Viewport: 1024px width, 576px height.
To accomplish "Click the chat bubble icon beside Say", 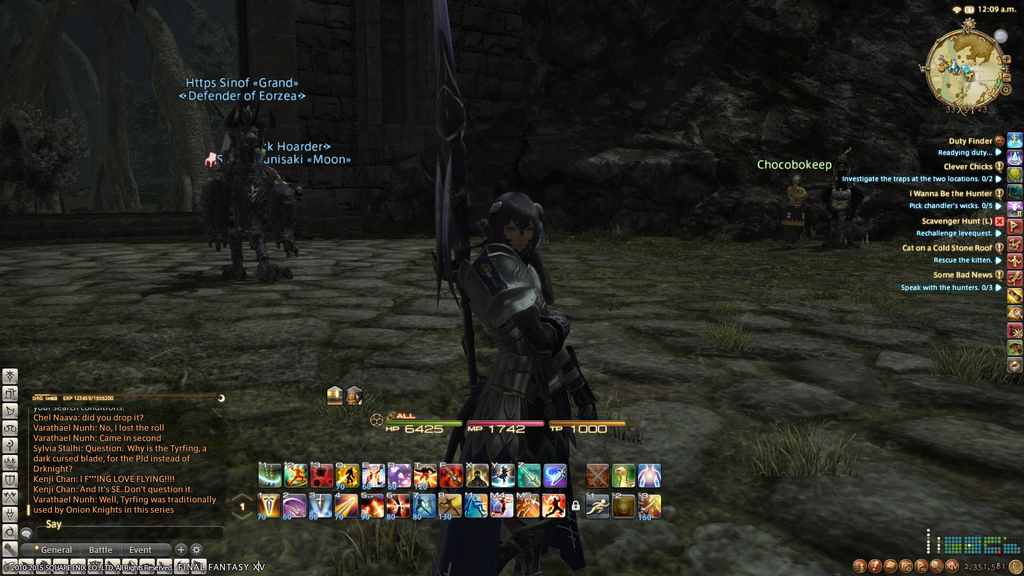I will (x=26, y=533).
